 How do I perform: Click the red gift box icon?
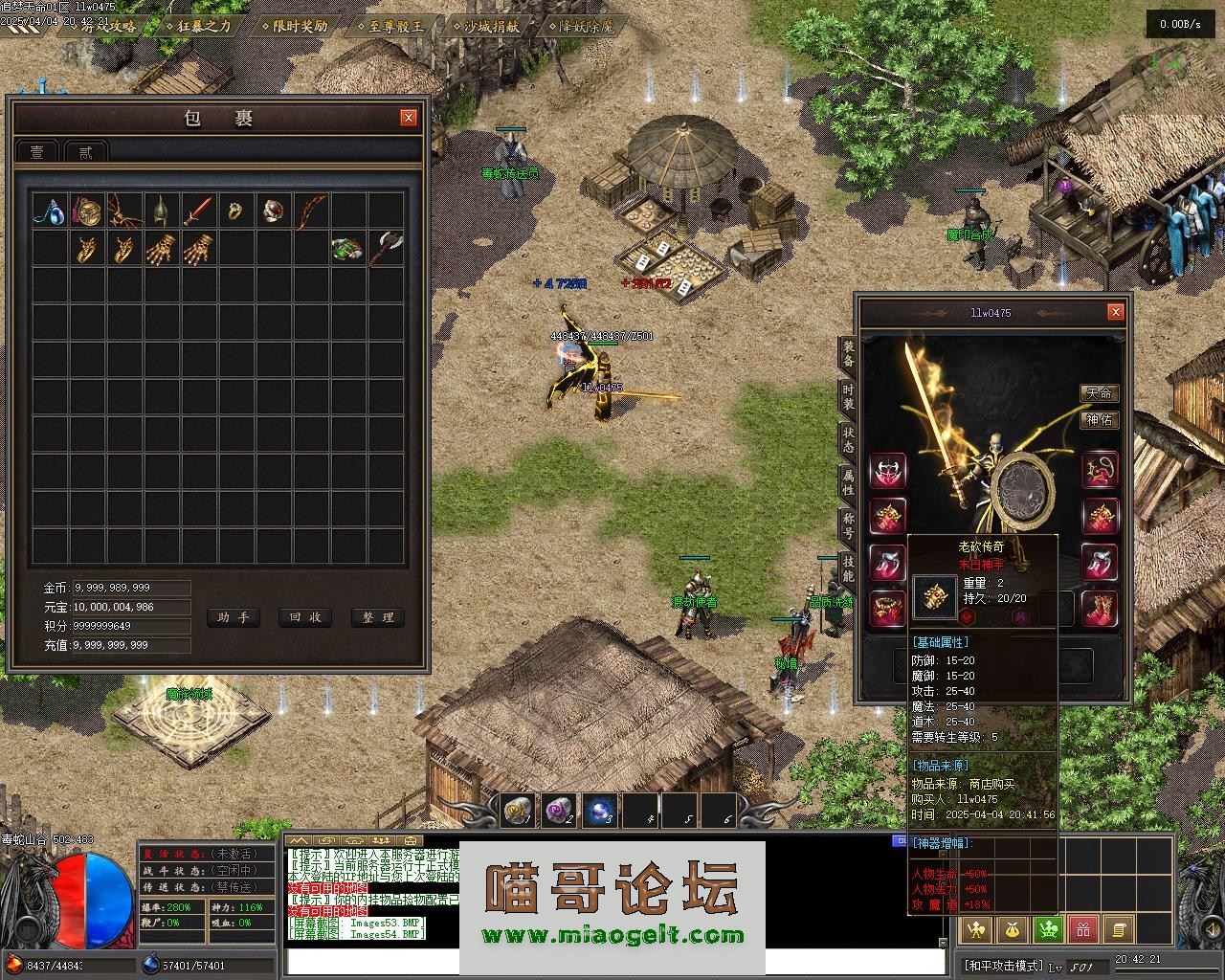[x=1083, y=928]
